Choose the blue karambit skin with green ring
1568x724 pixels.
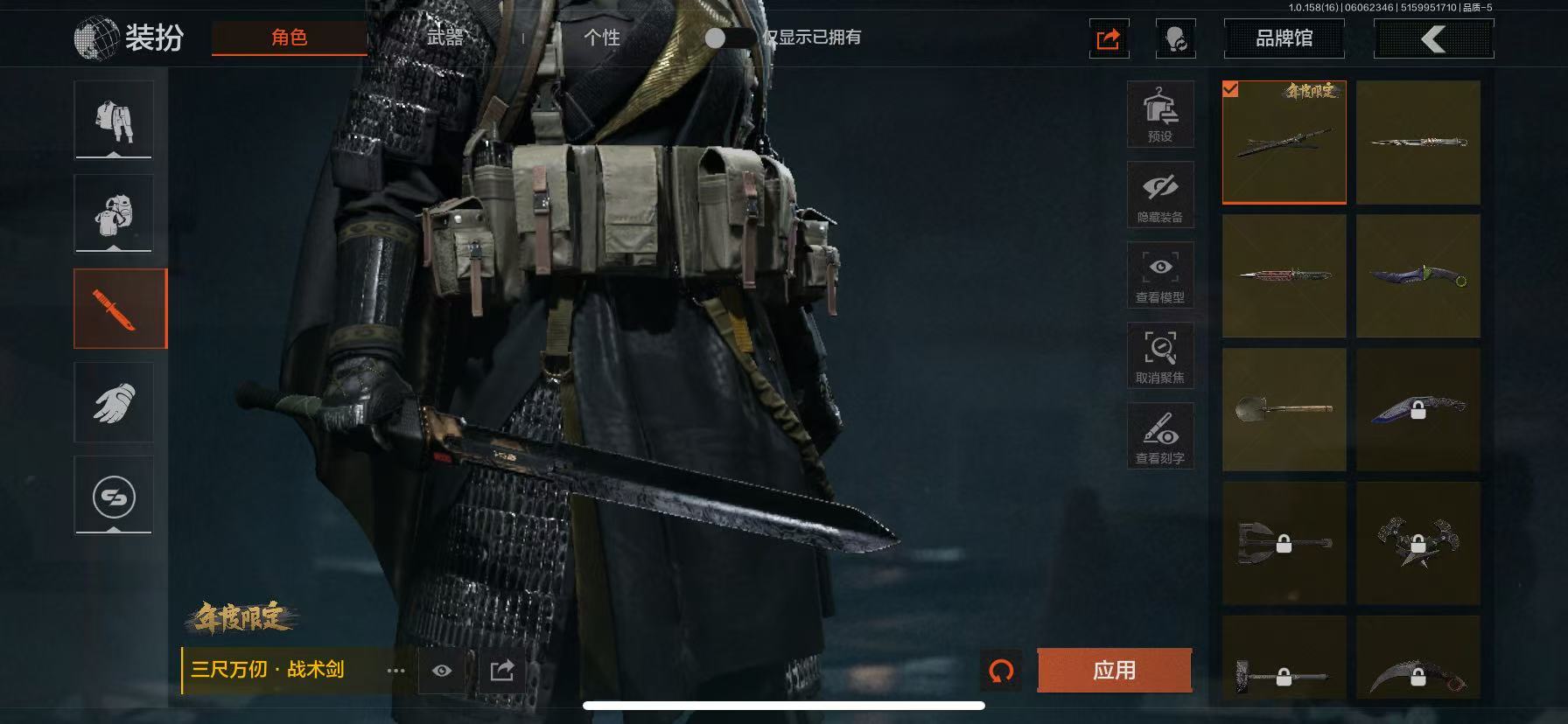[1417, 276]
